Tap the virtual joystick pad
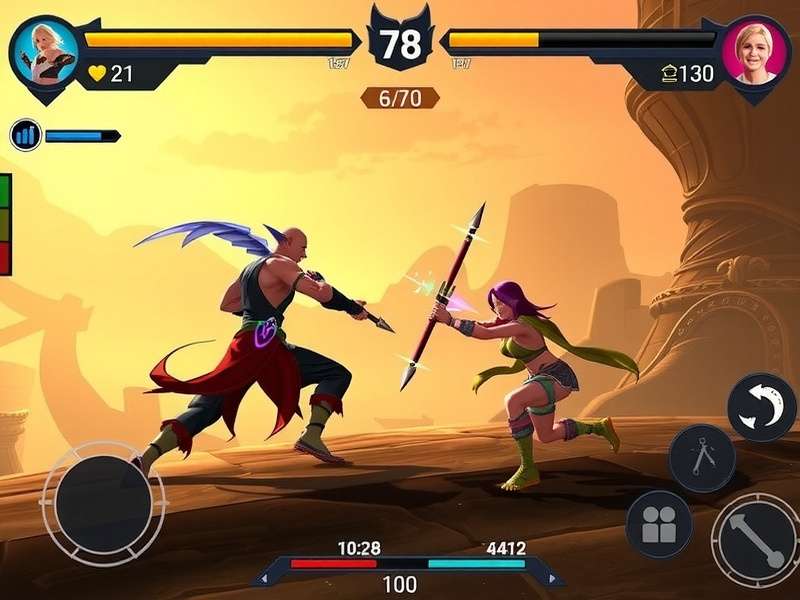800x600 pixels. [103, 502]
